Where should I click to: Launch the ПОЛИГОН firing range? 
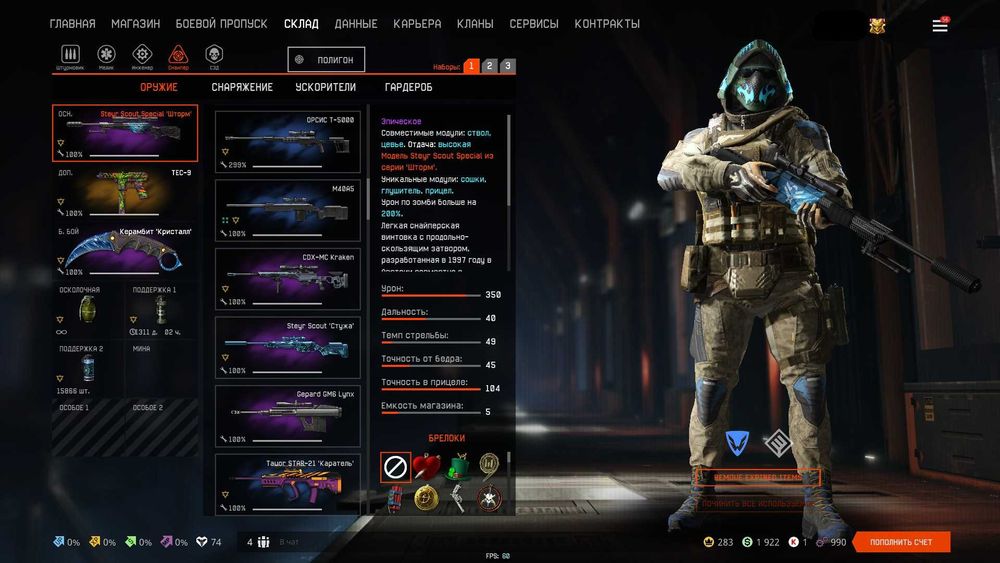tap(326, 60)
